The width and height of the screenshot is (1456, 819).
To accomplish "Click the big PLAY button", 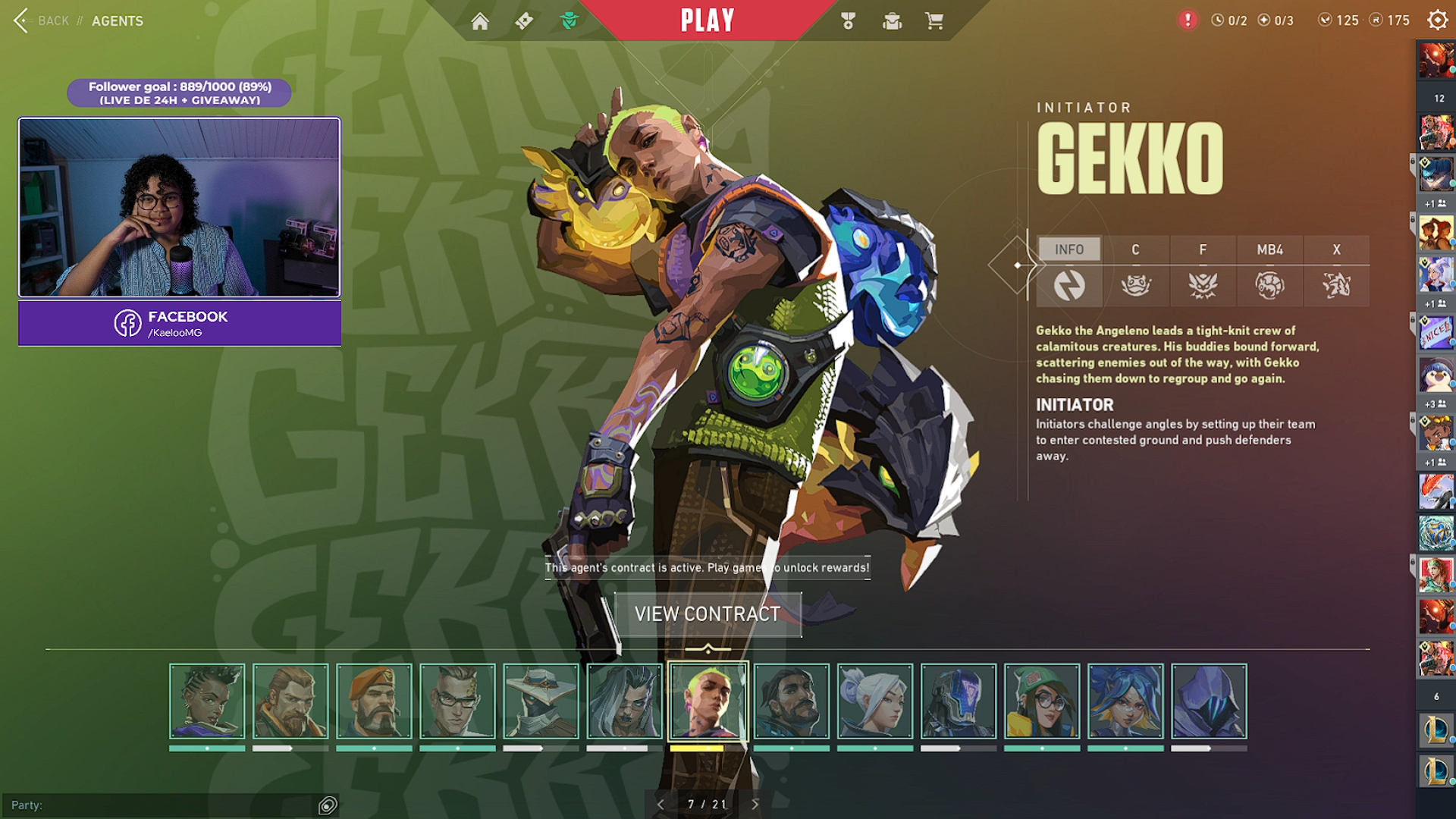I will [707, 20].
